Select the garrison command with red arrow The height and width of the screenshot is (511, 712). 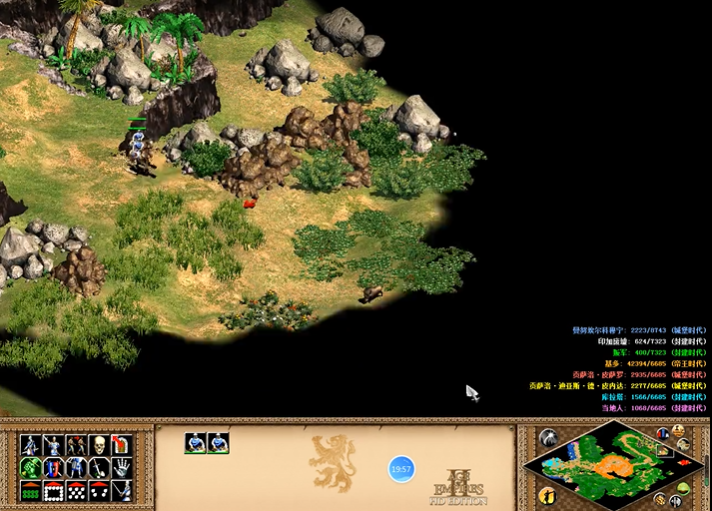pyautogui.click(x=122, y=445)
